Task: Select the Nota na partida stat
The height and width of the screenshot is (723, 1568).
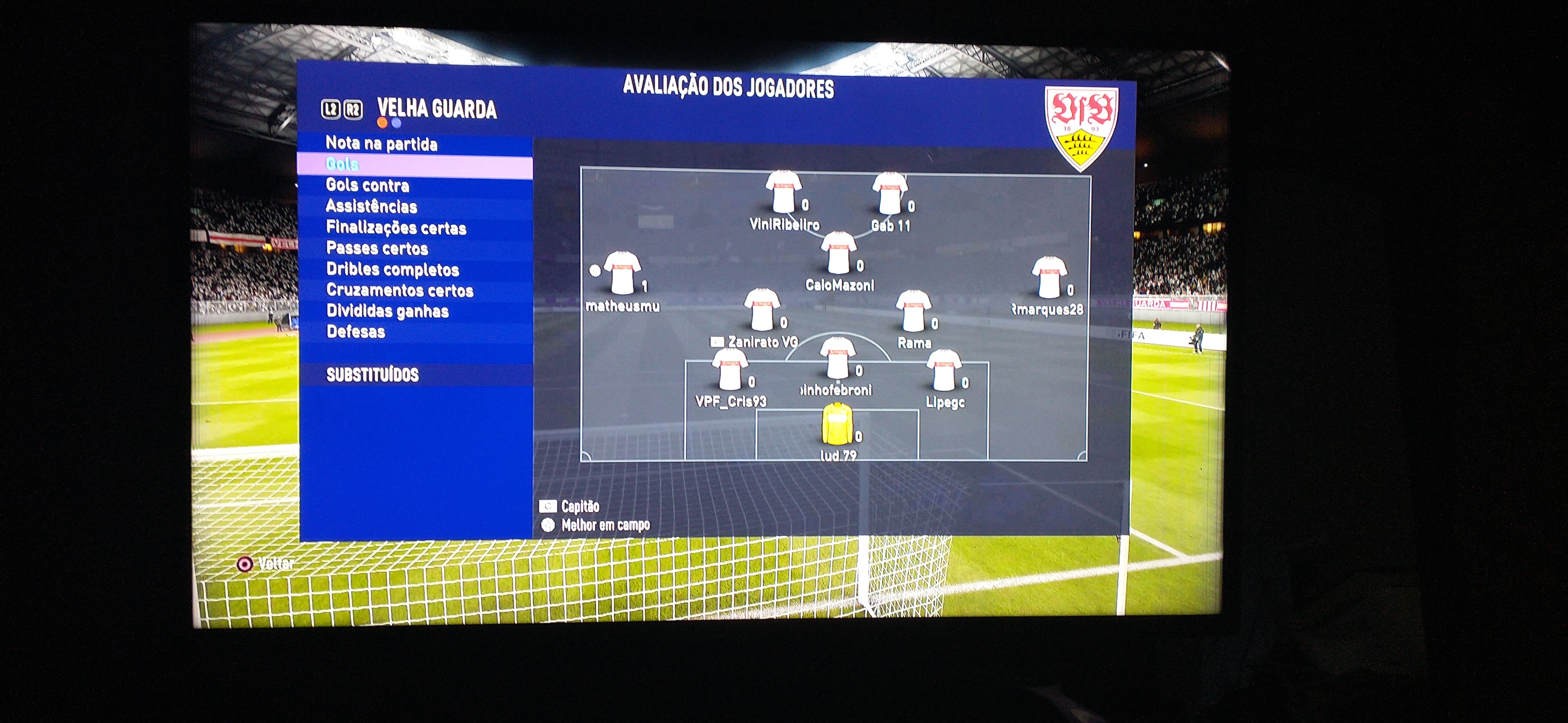Action: 381,144
